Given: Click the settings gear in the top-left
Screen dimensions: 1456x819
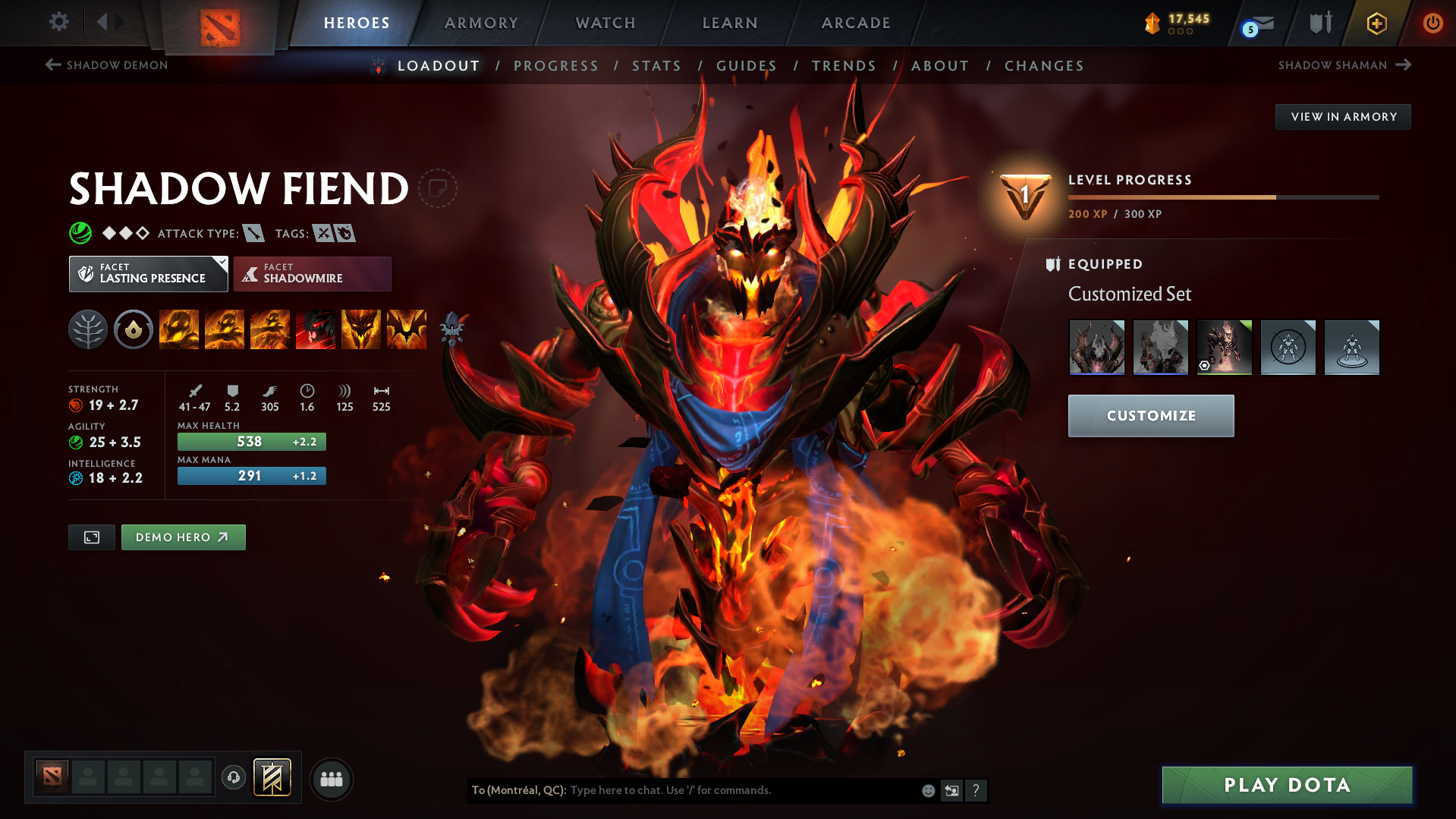Looking at the screenshot, I should 58,22.
